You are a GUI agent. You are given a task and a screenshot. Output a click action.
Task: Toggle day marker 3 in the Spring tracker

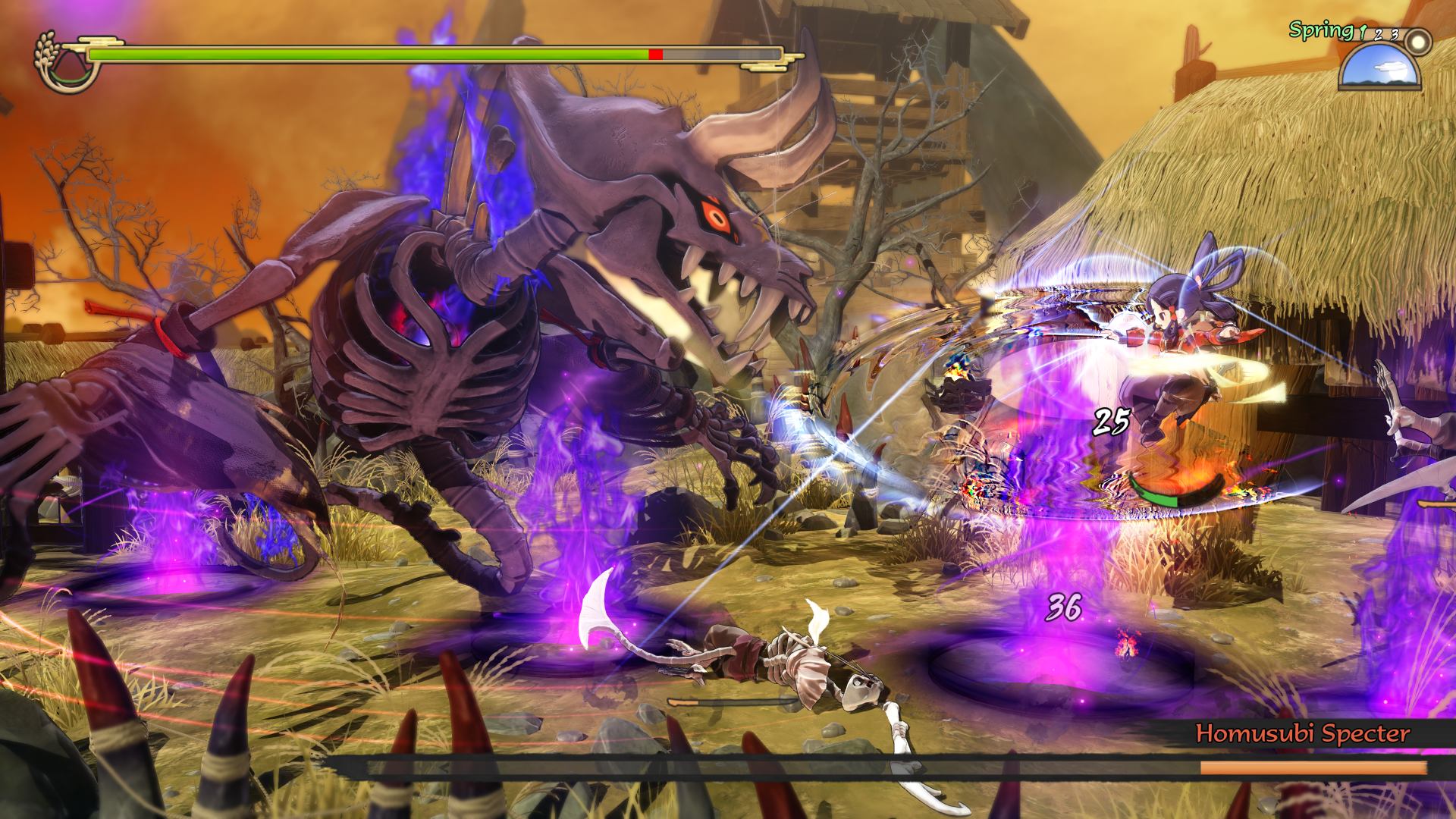1395,34
